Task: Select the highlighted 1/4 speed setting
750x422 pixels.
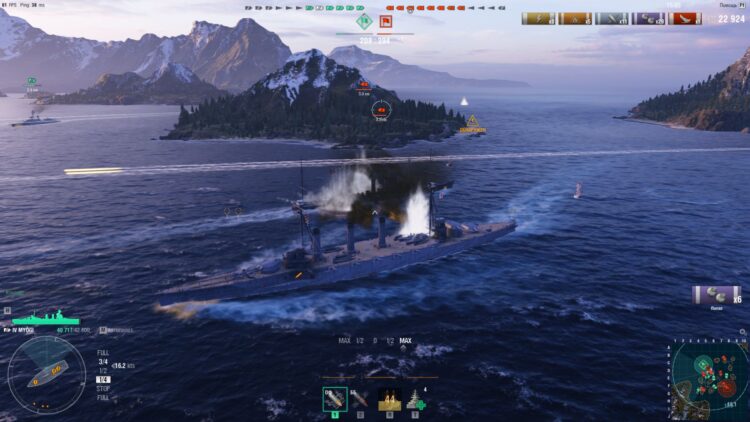Action: [x=103, y=379]
